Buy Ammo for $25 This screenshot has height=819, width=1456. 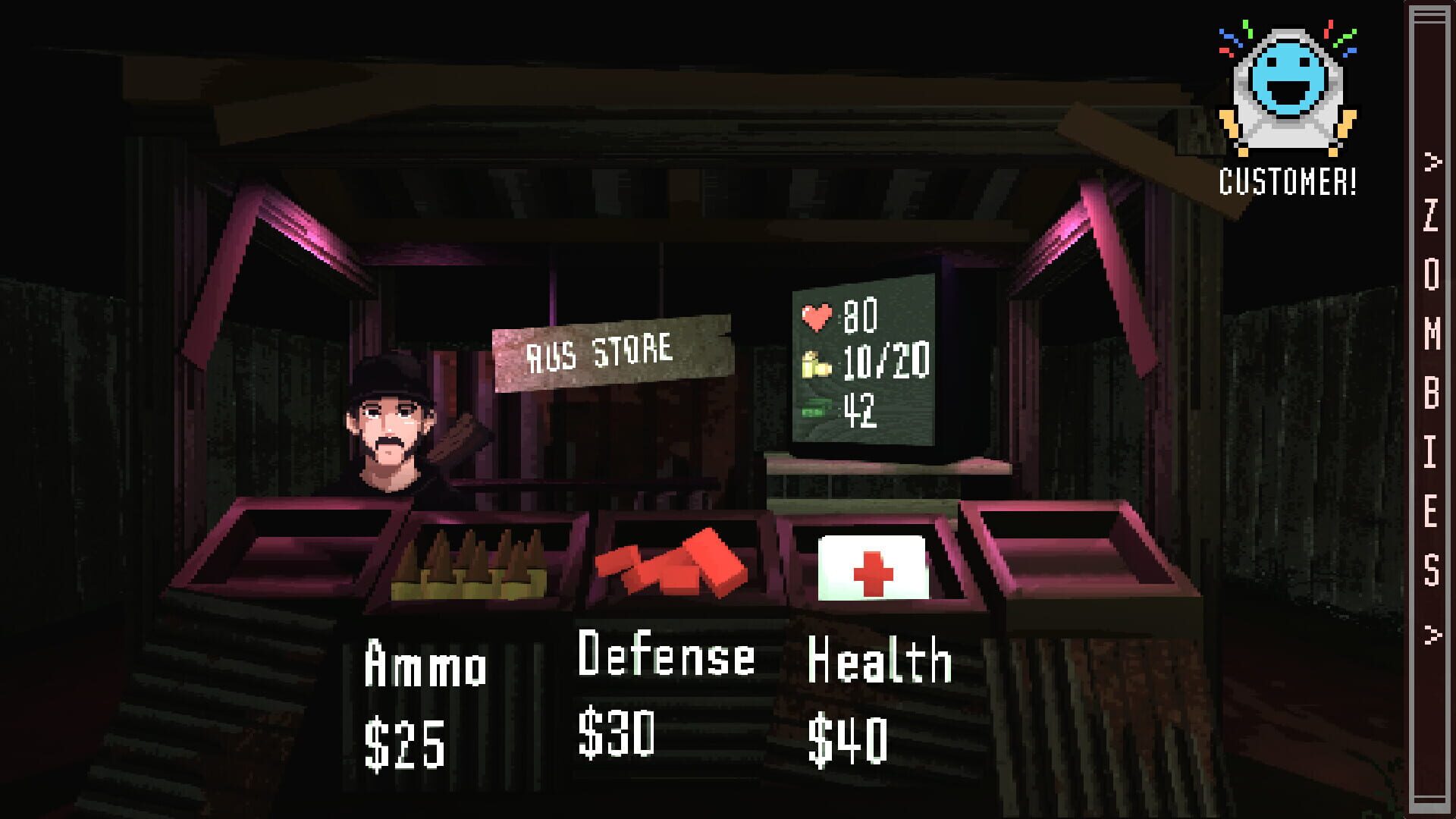(417, 698)
